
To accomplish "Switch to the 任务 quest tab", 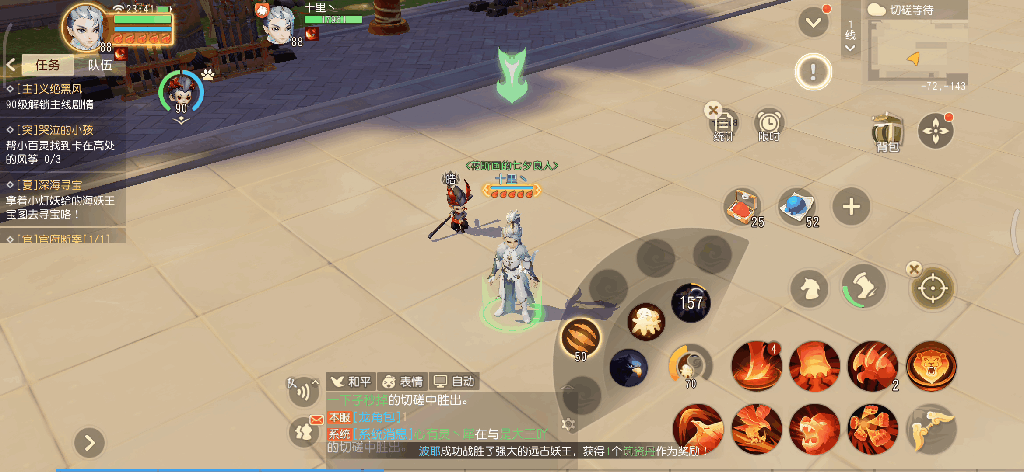I will point(48,65).
